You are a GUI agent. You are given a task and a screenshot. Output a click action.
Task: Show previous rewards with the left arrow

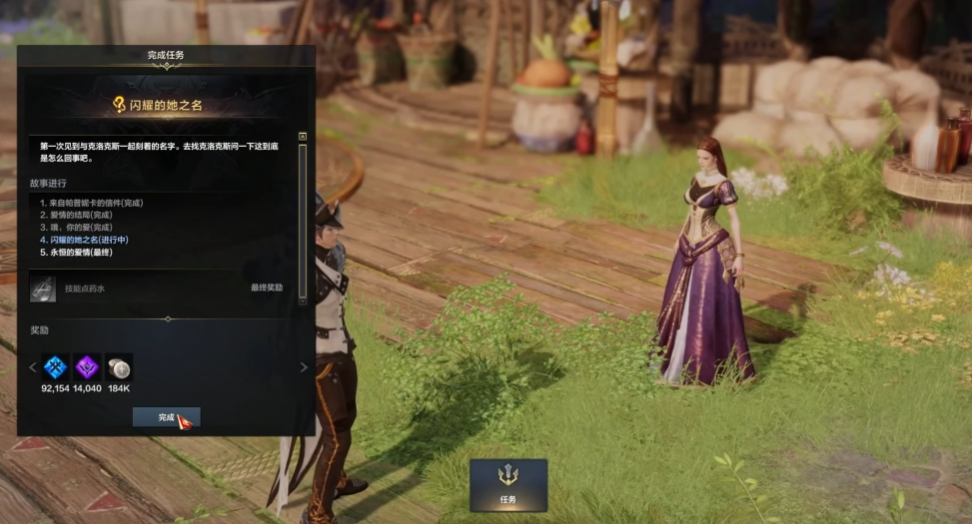click(32, 367)
